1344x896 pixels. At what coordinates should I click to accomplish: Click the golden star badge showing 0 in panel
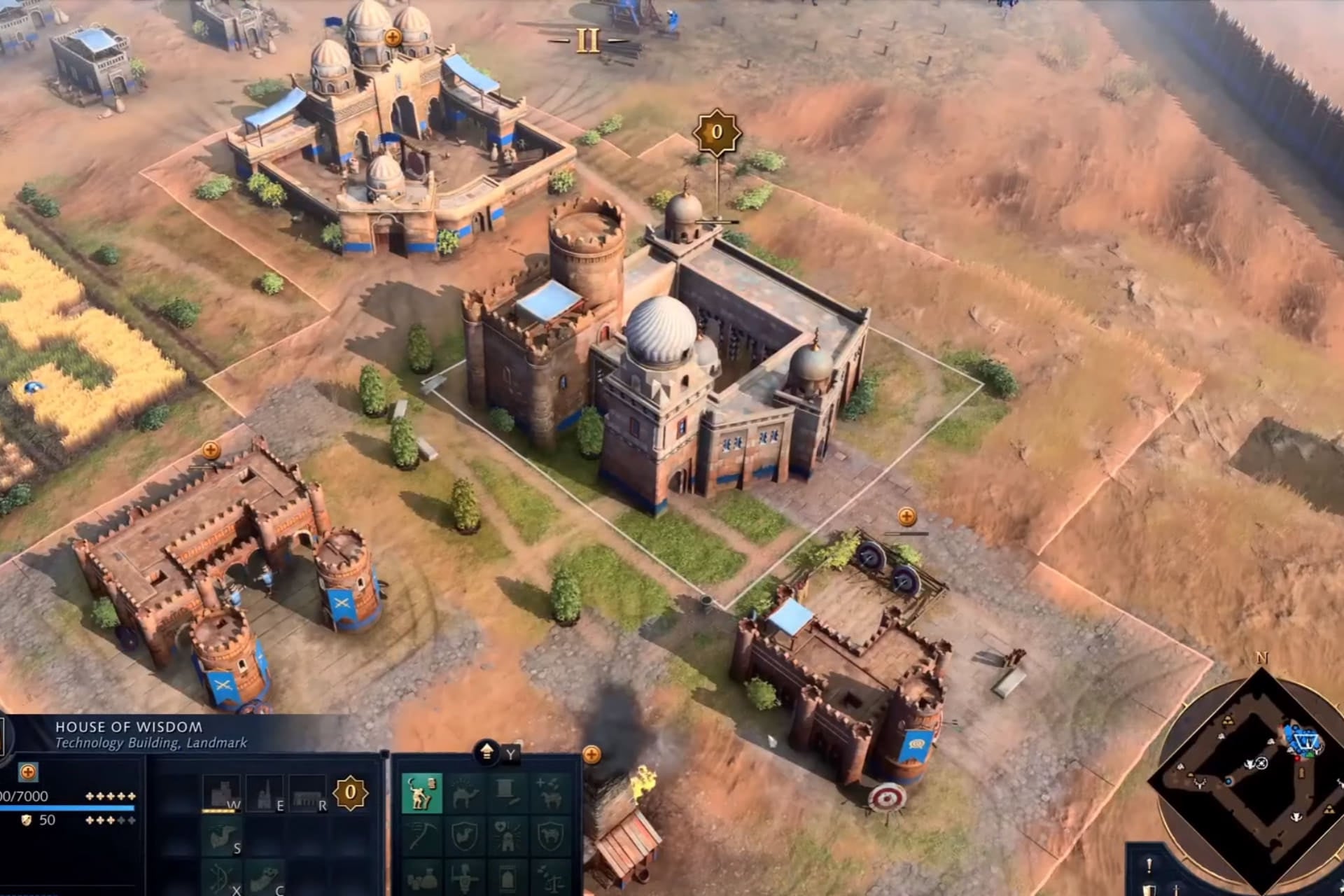351,793
